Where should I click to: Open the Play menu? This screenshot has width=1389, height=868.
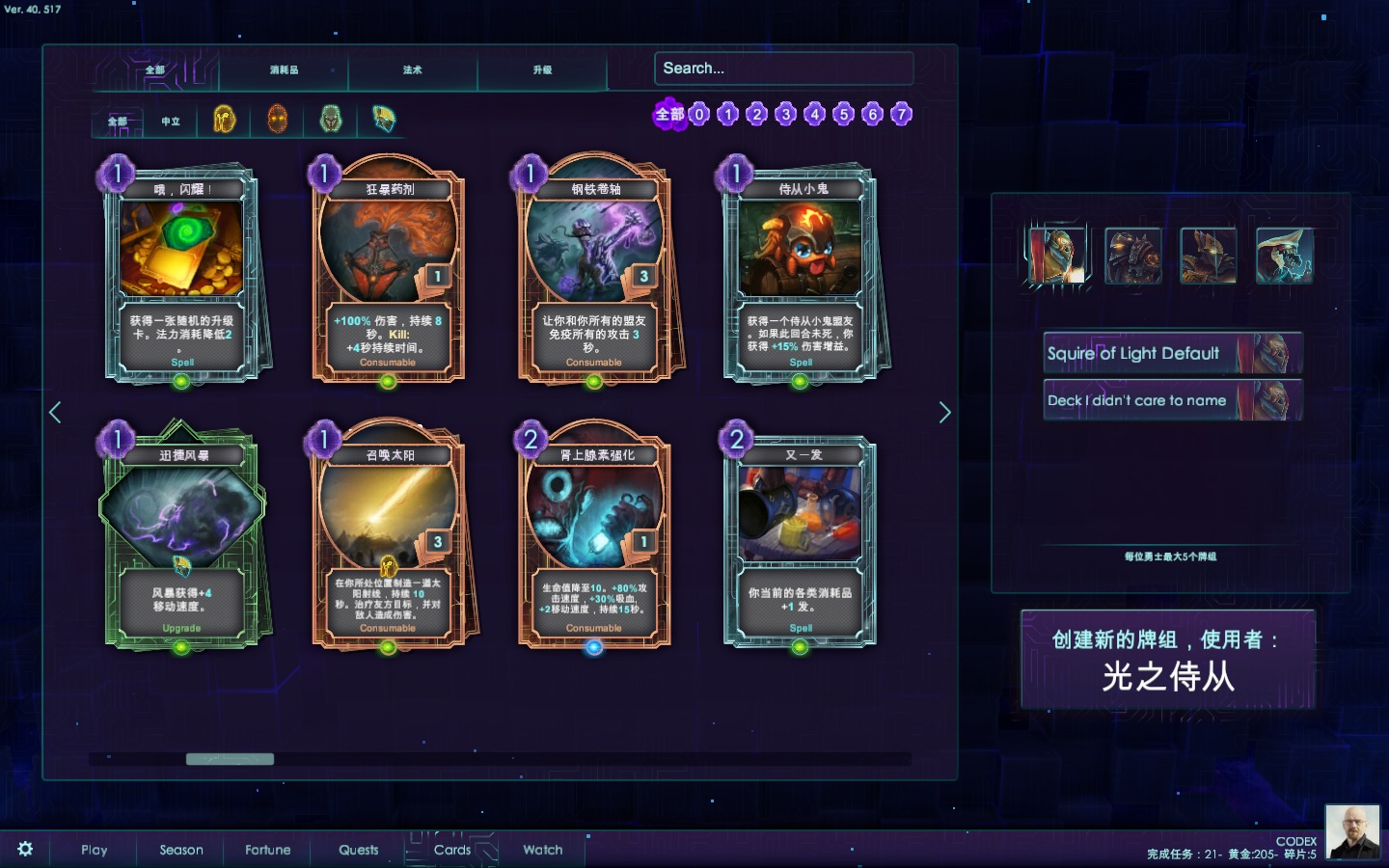(x=95, y=850)
